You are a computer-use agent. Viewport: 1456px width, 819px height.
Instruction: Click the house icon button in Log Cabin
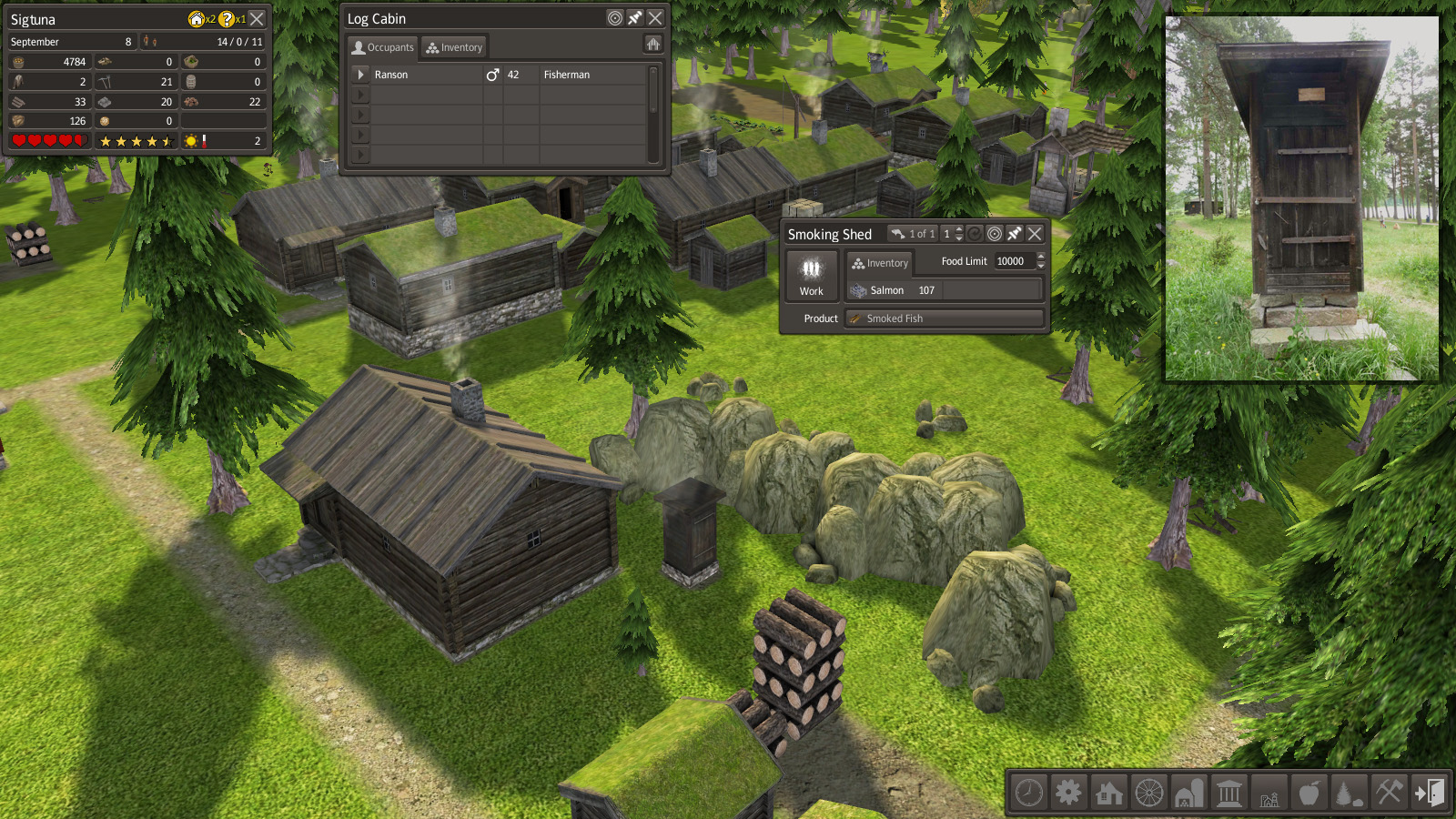pyautogui.click(x=652, y=44)
